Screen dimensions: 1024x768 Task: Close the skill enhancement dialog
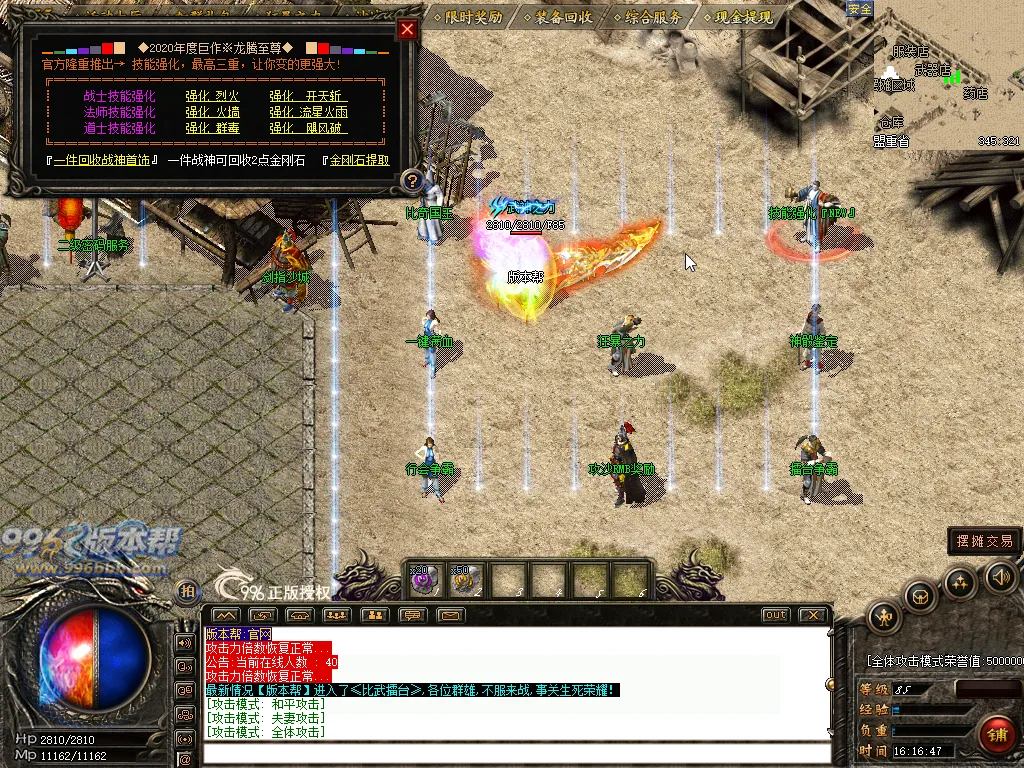(406, 29)
